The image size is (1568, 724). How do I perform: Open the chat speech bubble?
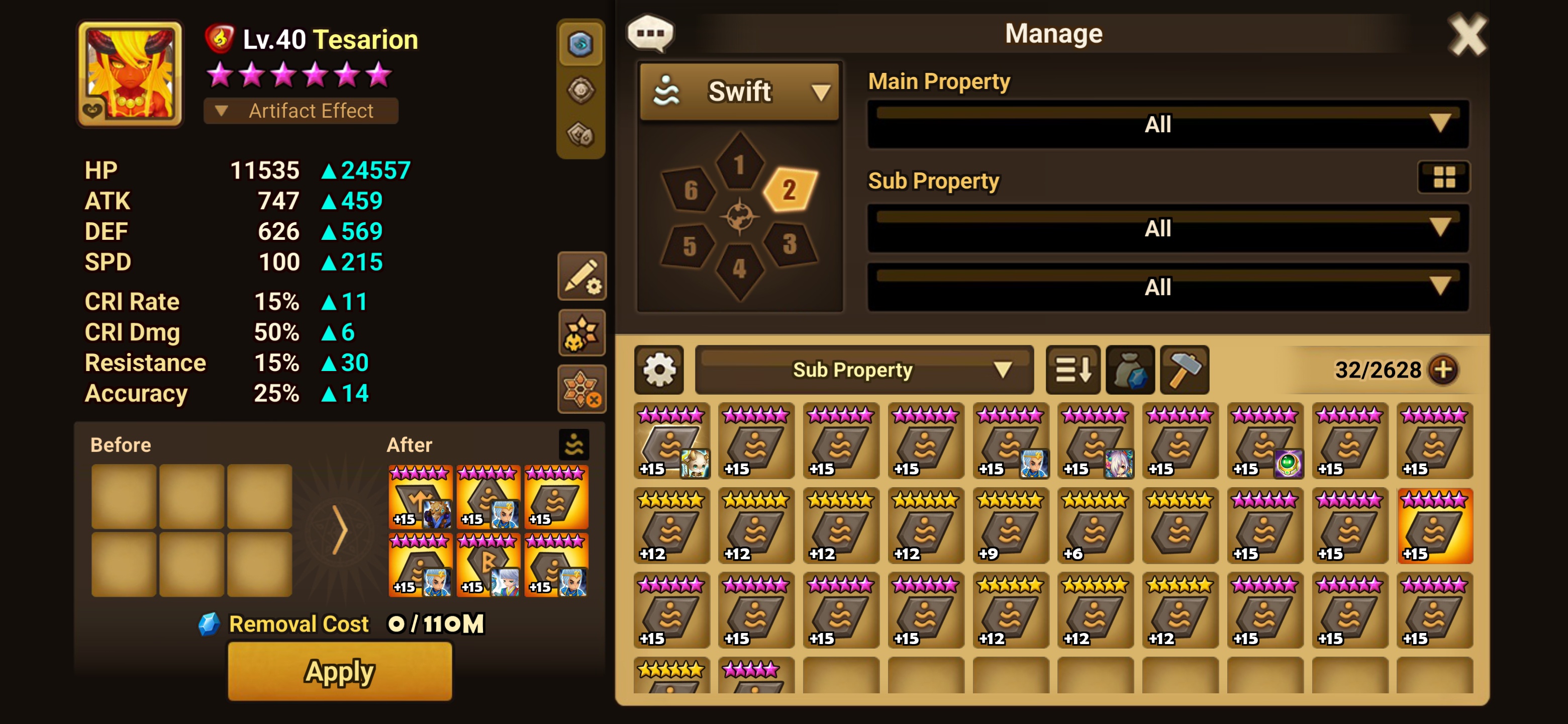650,33
